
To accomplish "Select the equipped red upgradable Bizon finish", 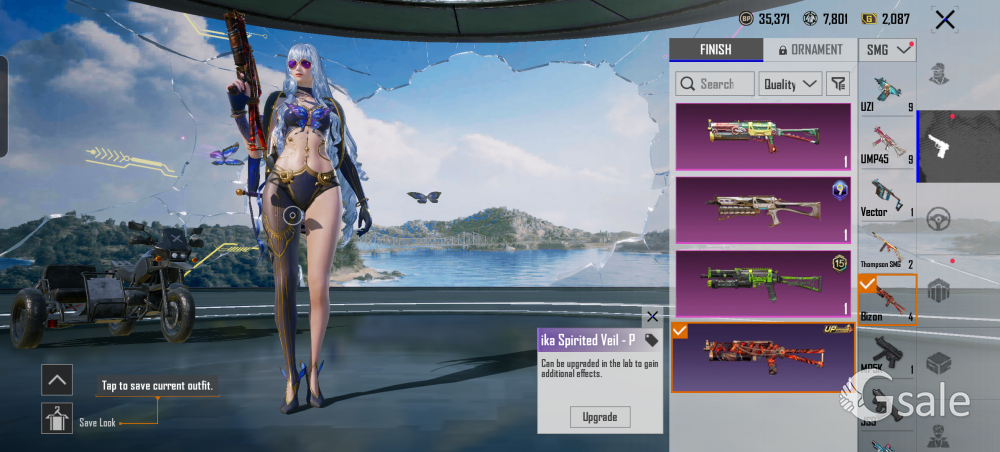I will coord(764,356).
